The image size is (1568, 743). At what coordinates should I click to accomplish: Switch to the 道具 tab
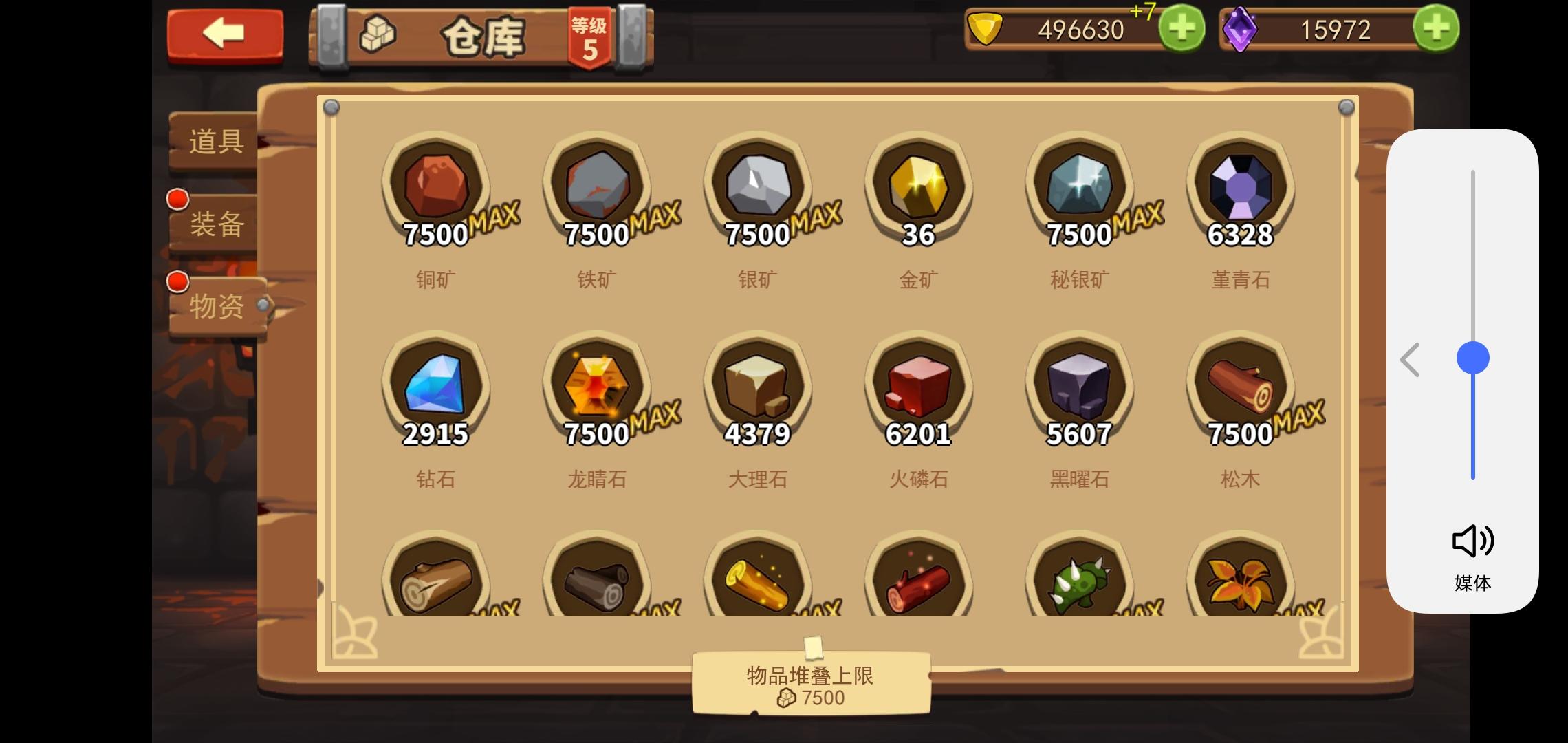(x=214, y=141)
